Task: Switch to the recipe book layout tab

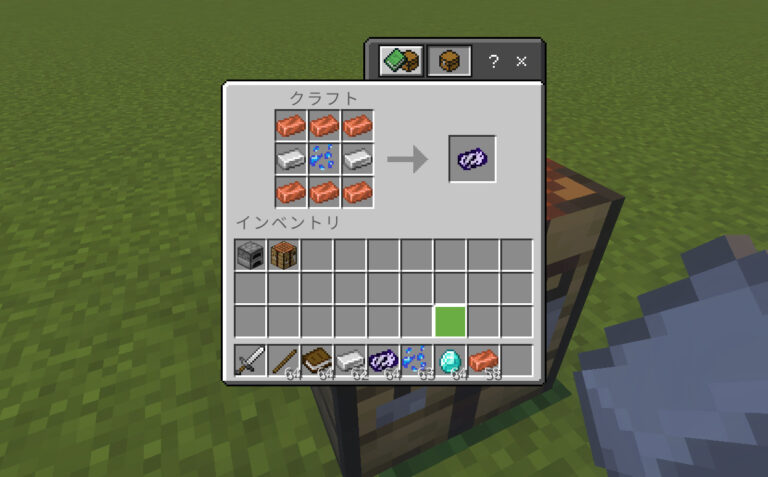Action: coord(399,62)
